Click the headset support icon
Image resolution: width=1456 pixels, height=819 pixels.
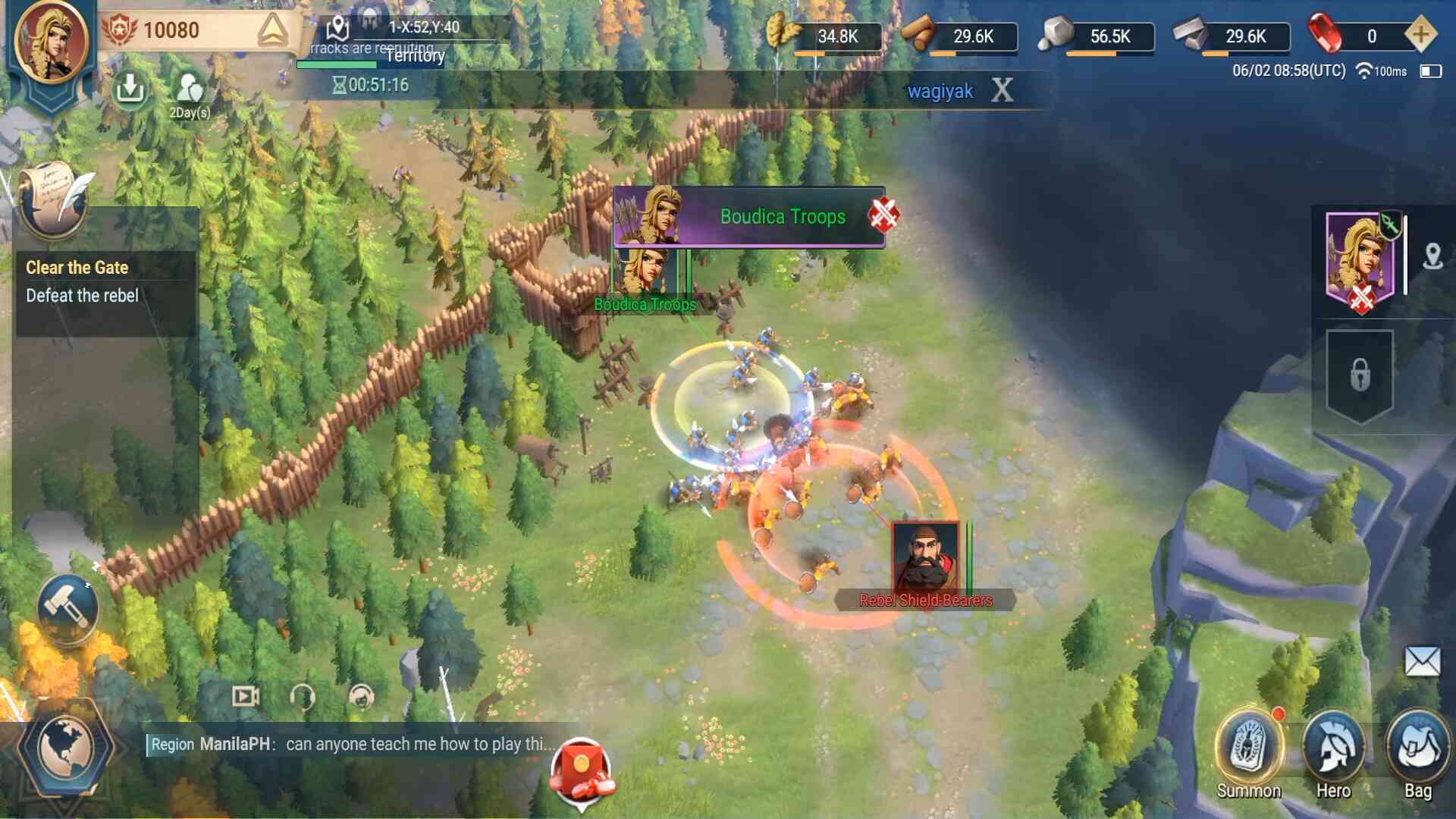coord(303,696)
